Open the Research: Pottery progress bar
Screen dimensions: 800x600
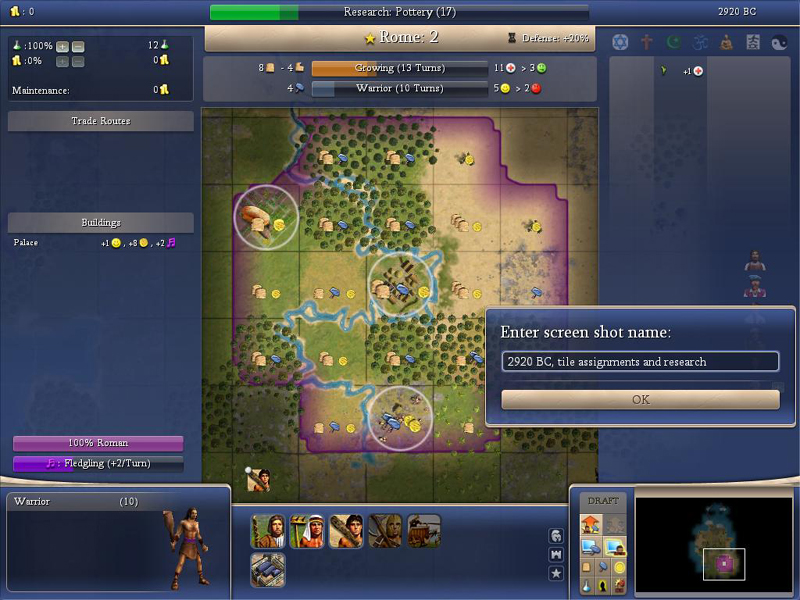click(399, 12)
